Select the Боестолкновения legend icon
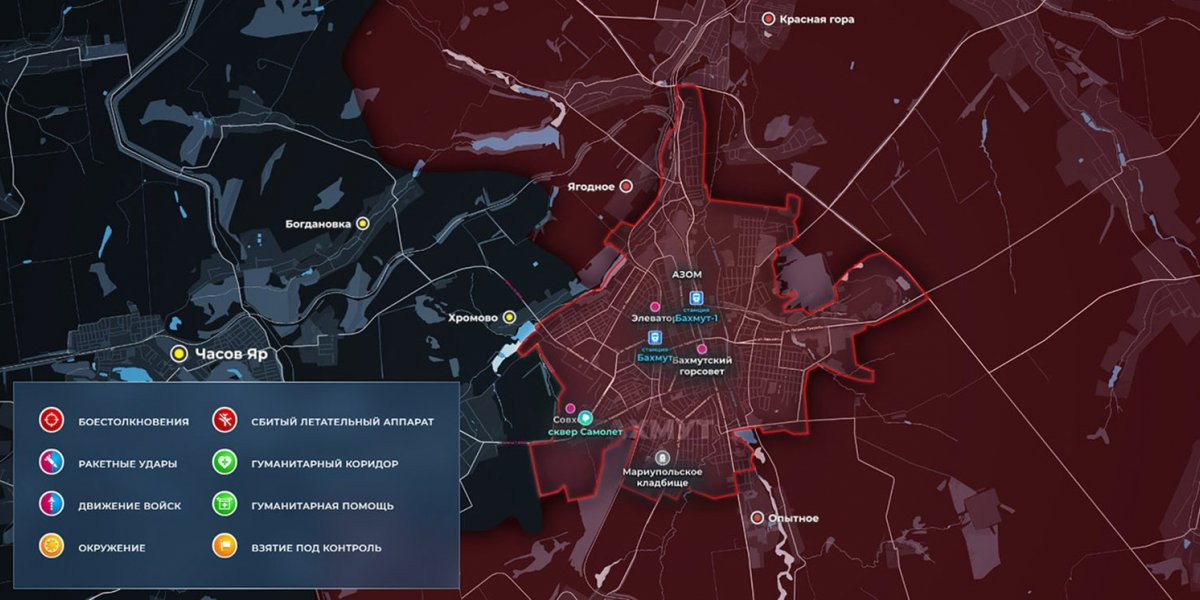Viewport: 1200px width, 600px height. point(51,421)
